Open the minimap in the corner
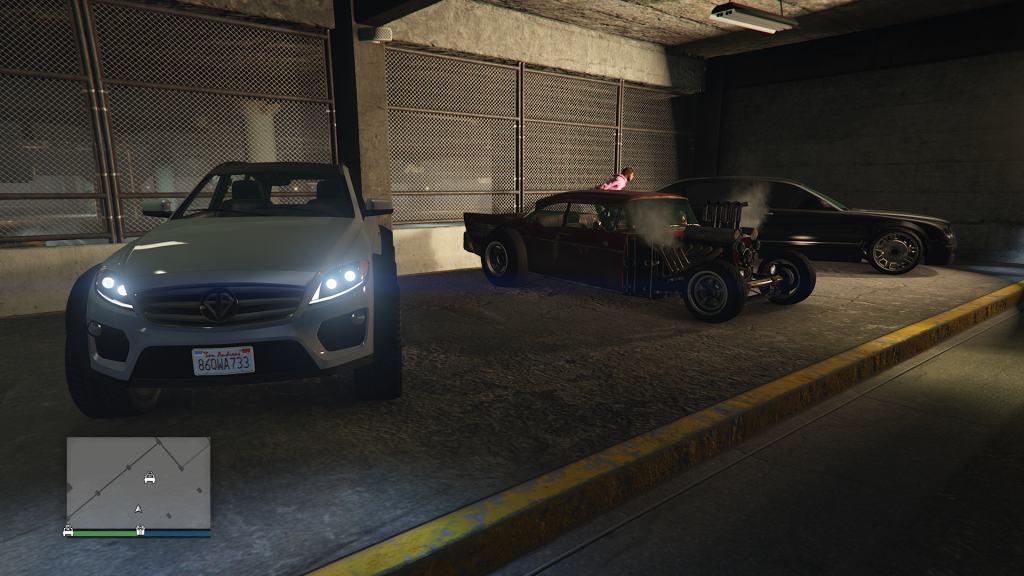The height and width of the screenshot is (576, 1024). pos(138,482)
